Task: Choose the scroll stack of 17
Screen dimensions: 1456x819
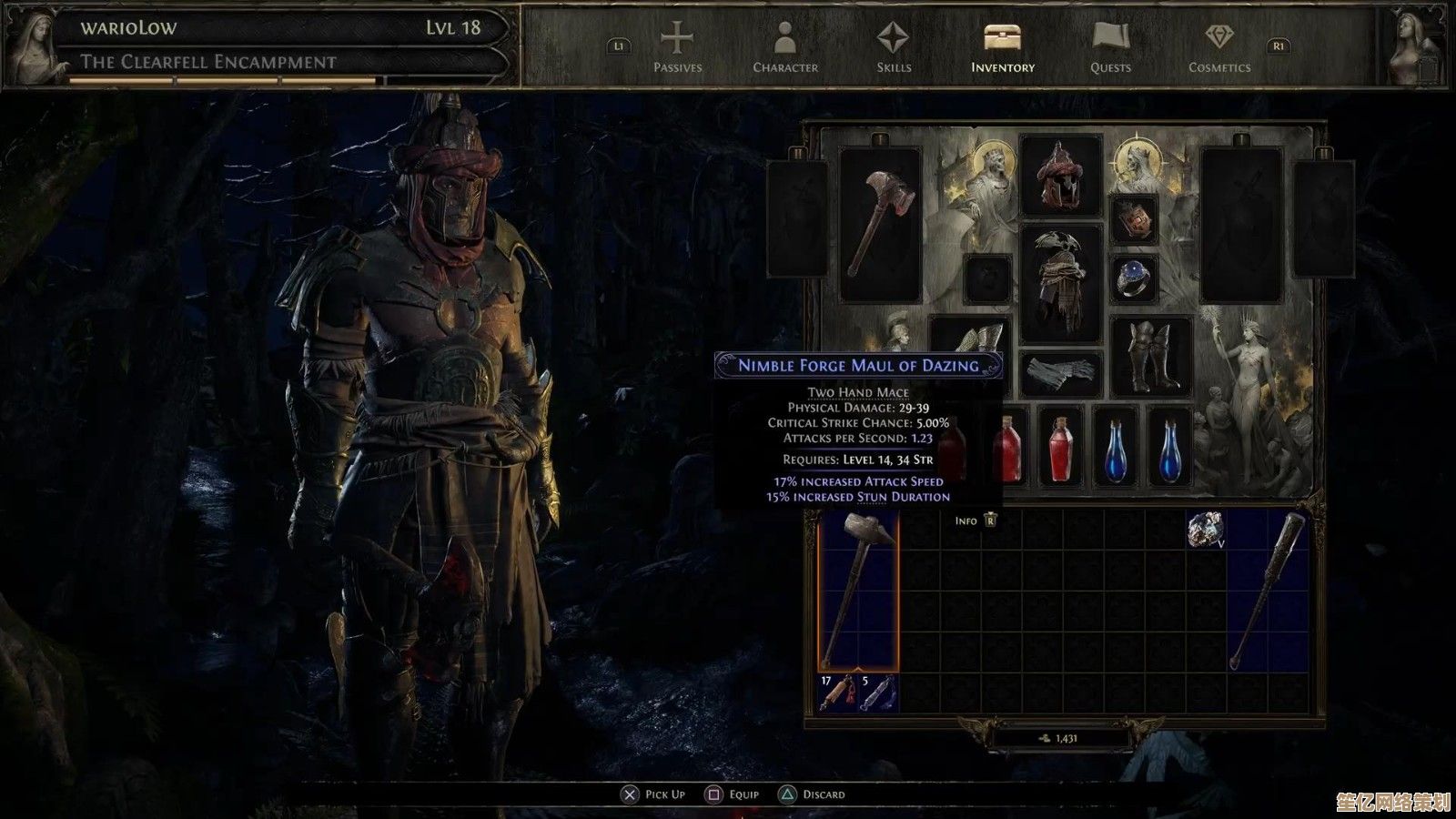Action: pos(838,693)
